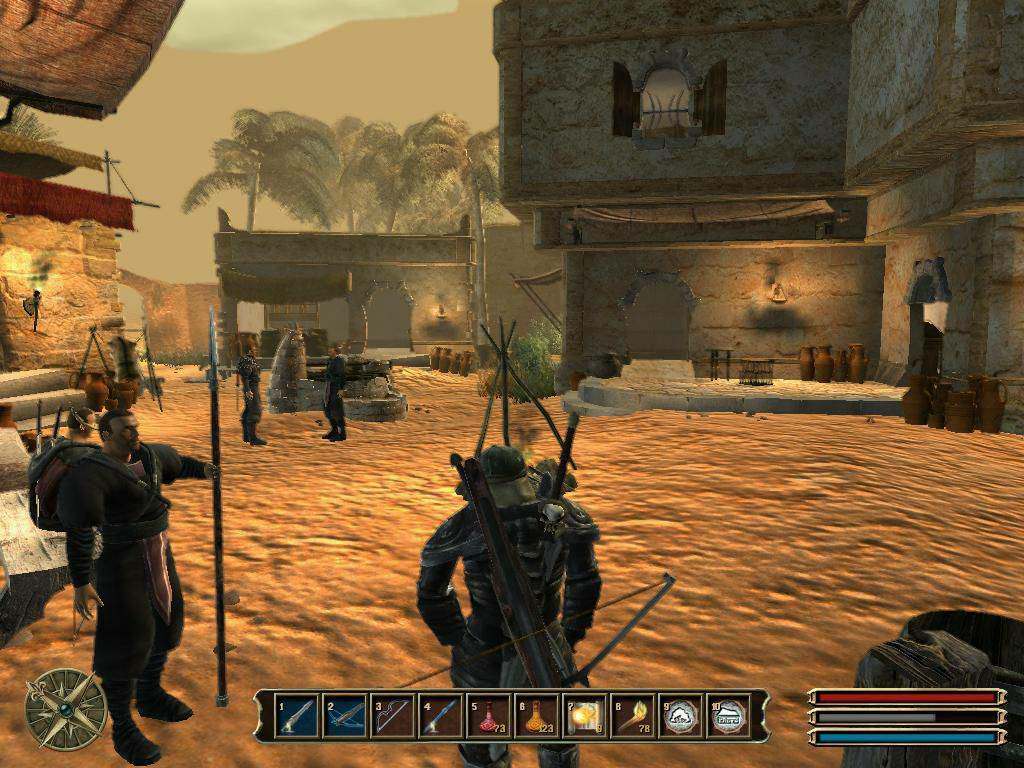Activate the teleport stone in slot 10
Image resolution: width=1024 pixels, height=768 pixels.
729,716
